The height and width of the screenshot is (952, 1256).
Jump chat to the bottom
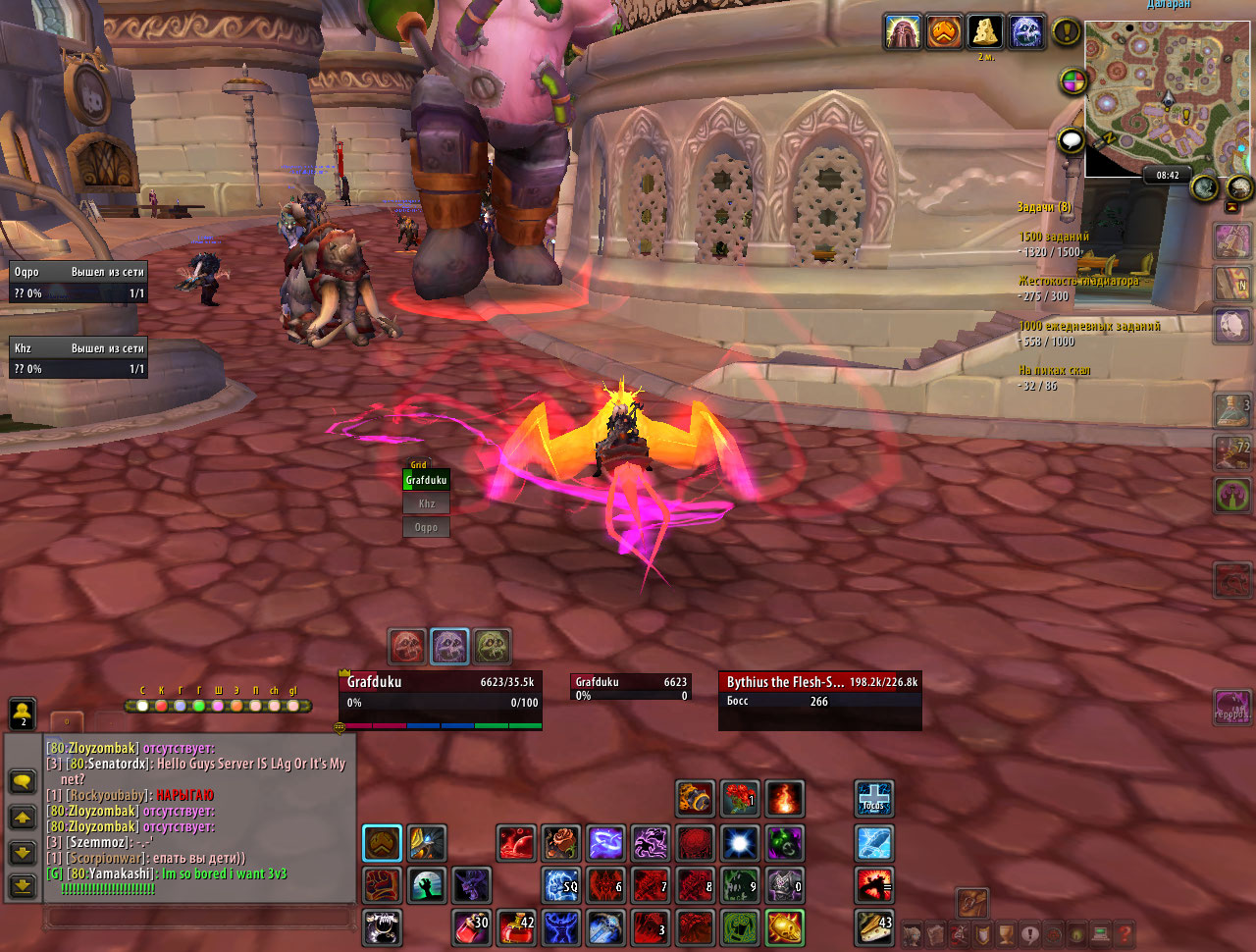tap(23, 886)
